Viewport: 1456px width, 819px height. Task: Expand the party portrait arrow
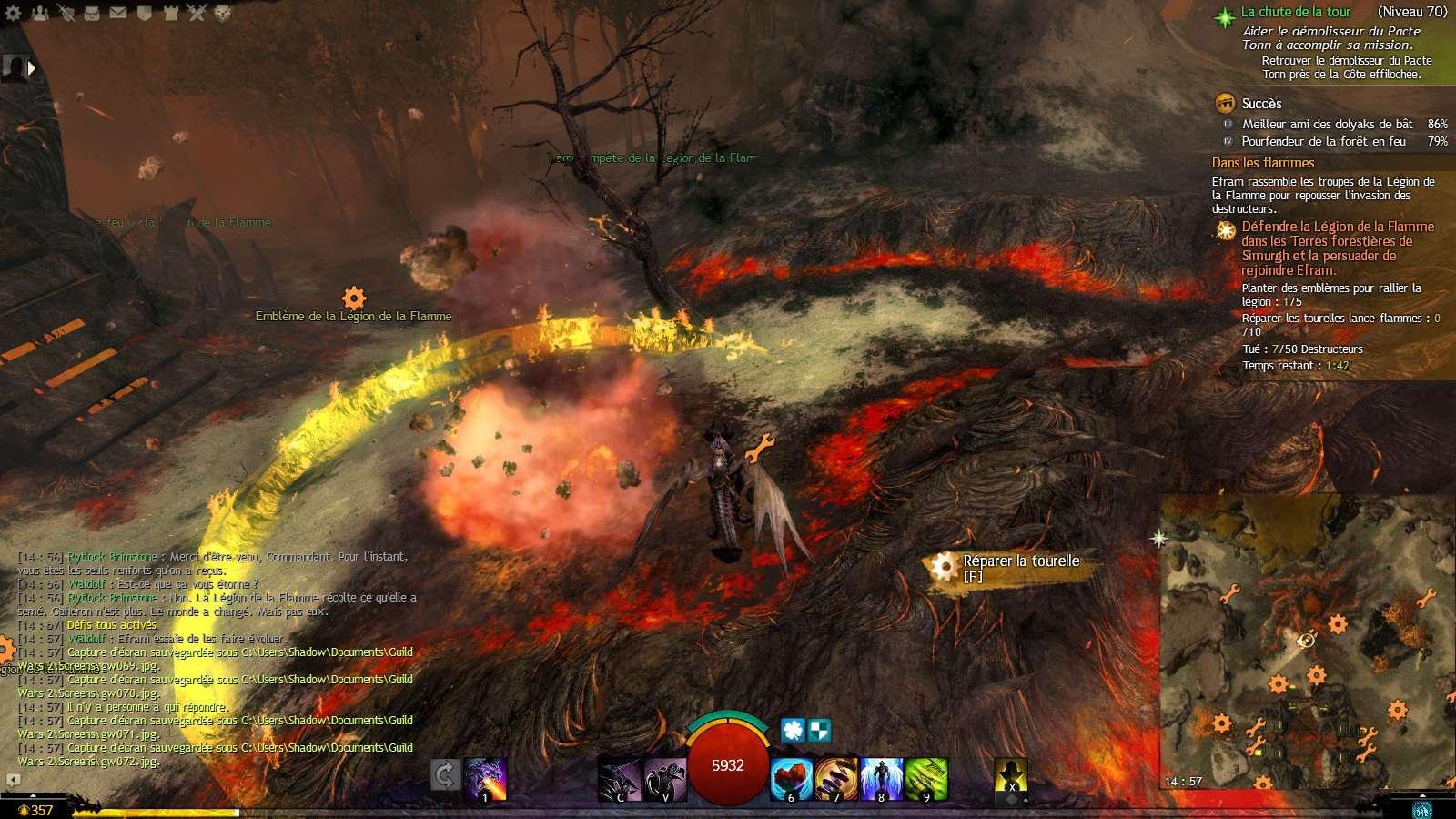click(32, 67)
